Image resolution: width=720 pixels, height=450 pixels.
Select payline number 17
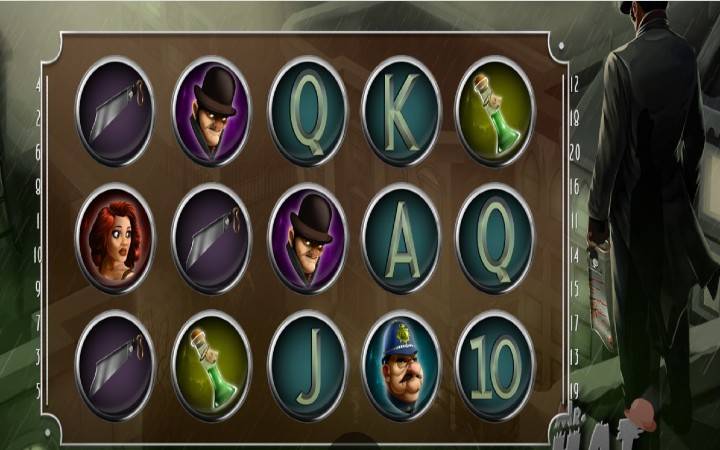pos(575,322)
